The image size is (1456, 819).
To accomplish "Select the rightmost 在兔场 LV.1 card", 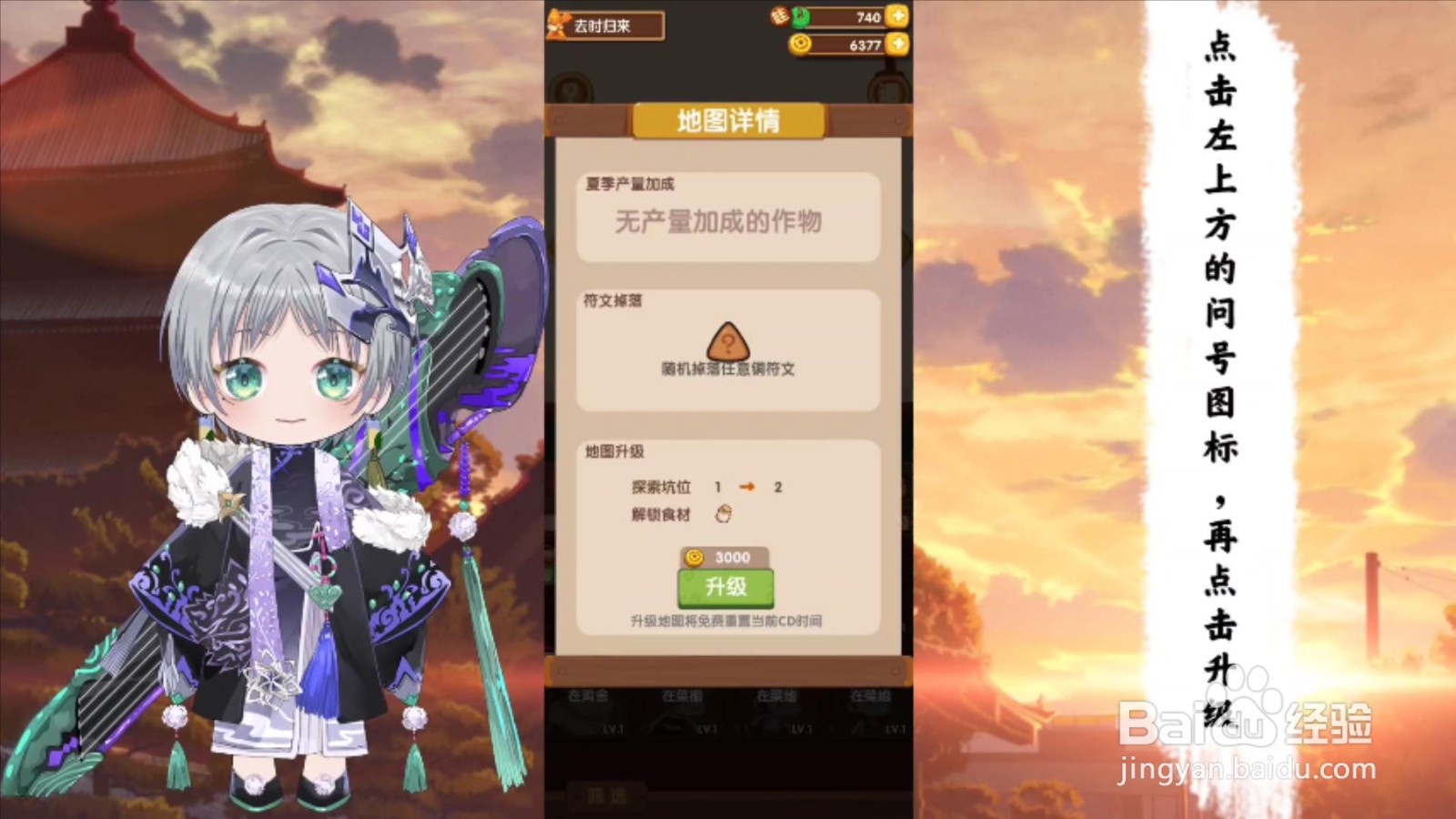I will click(x=872, y=714).
